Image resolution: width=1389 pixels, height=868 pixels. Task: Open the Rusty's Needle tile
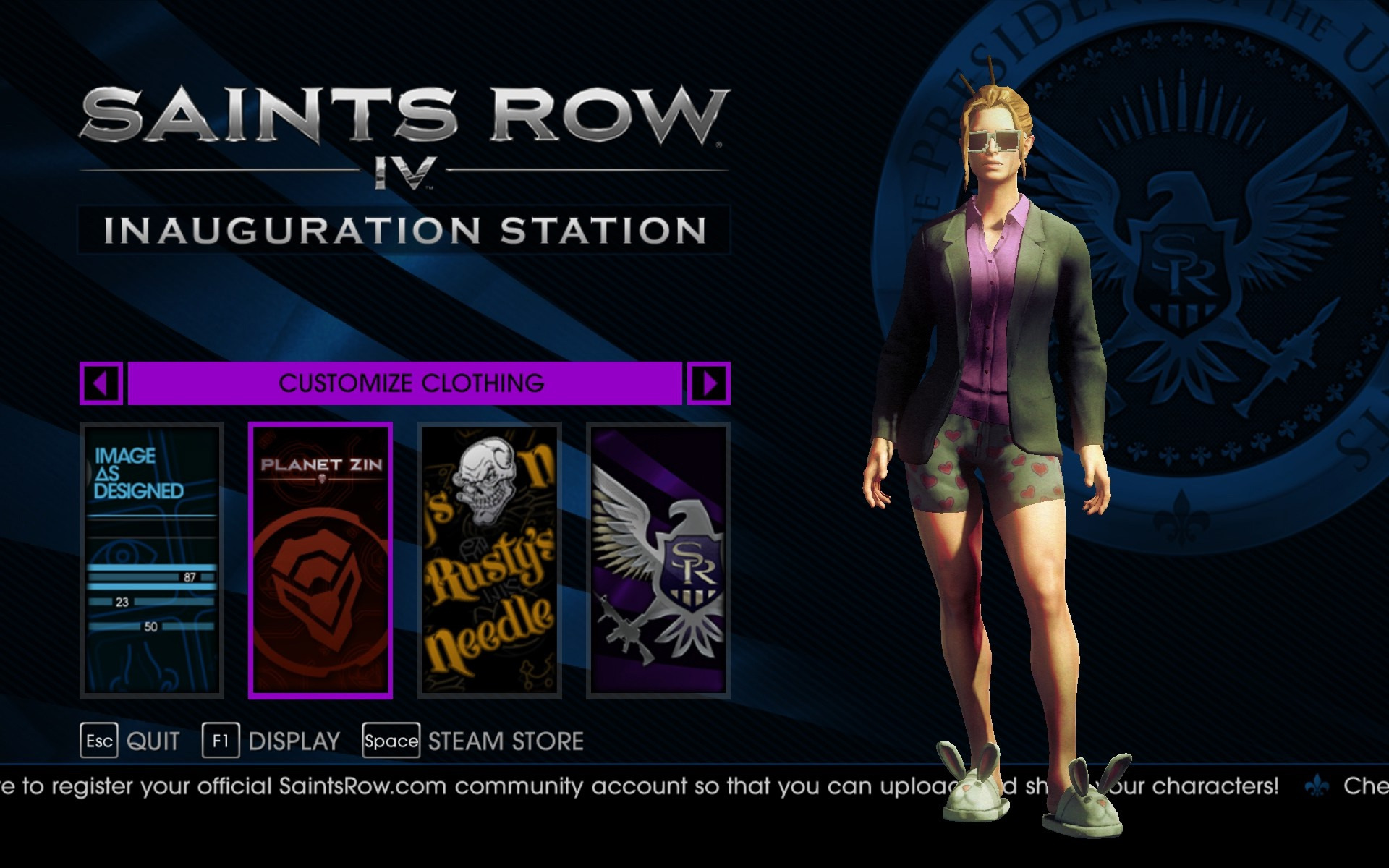pyautogui.click(x=490, y=561)
